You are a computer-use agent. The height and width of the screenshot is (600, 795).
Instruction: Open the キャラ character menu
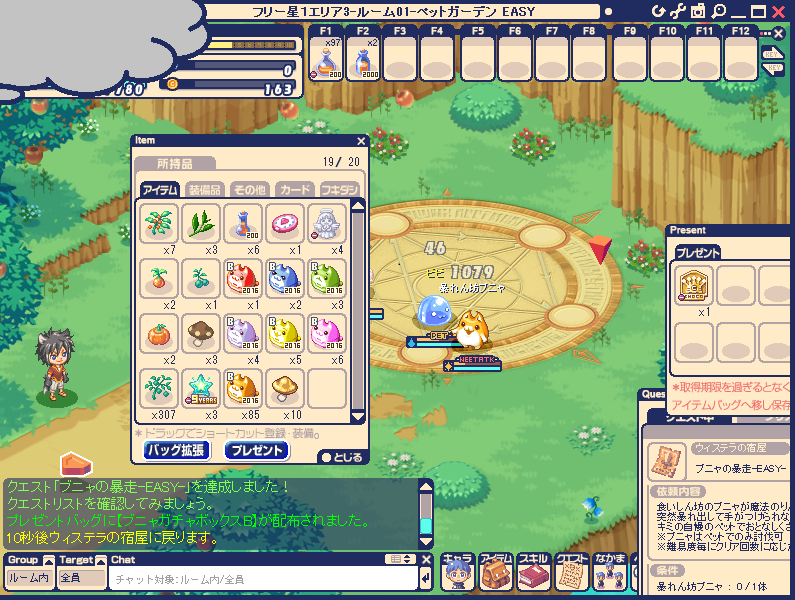click(457, 573)
